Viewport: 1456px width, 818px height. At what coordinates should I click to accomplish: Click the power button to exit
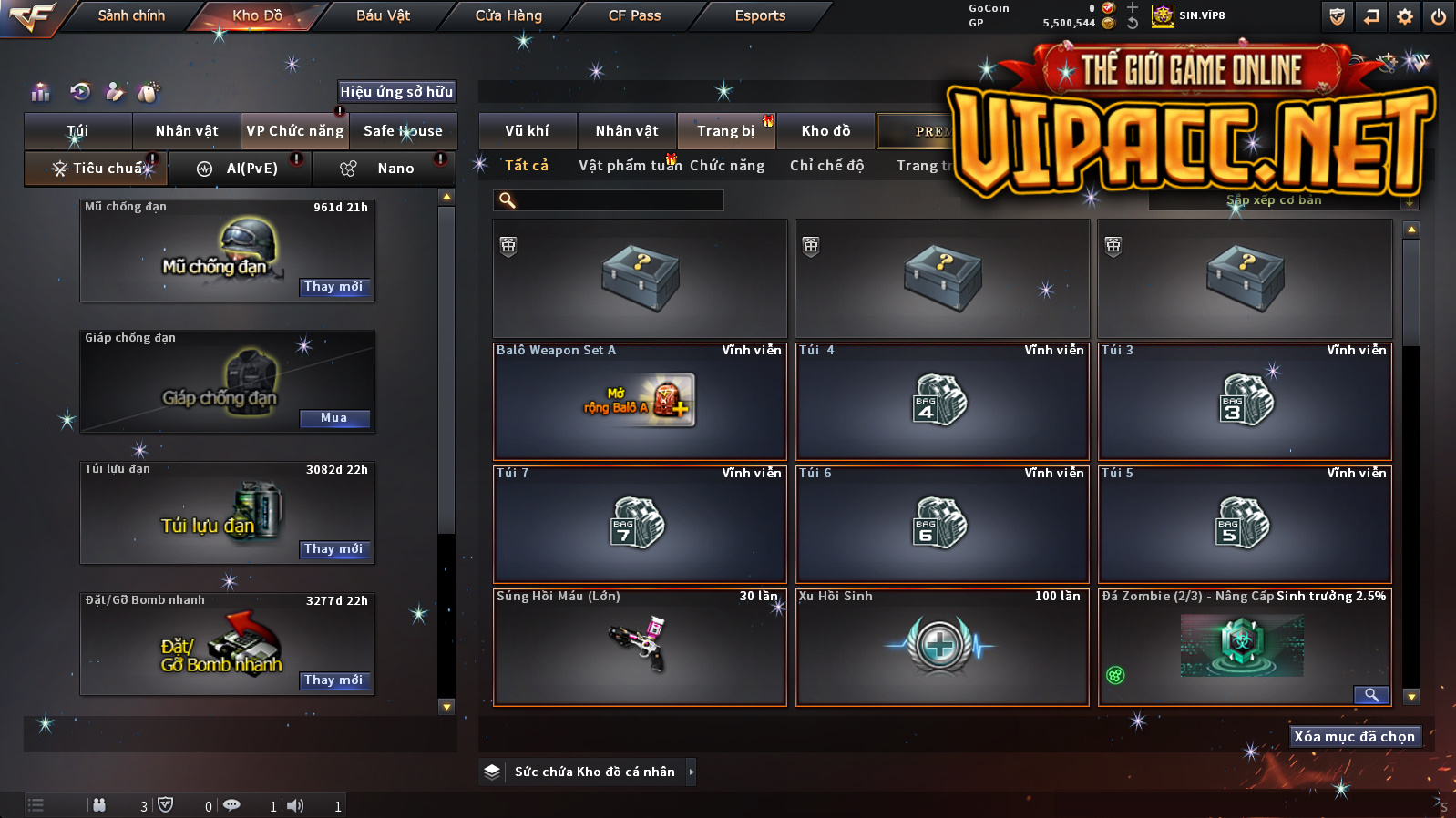(x=1439, y=16)
